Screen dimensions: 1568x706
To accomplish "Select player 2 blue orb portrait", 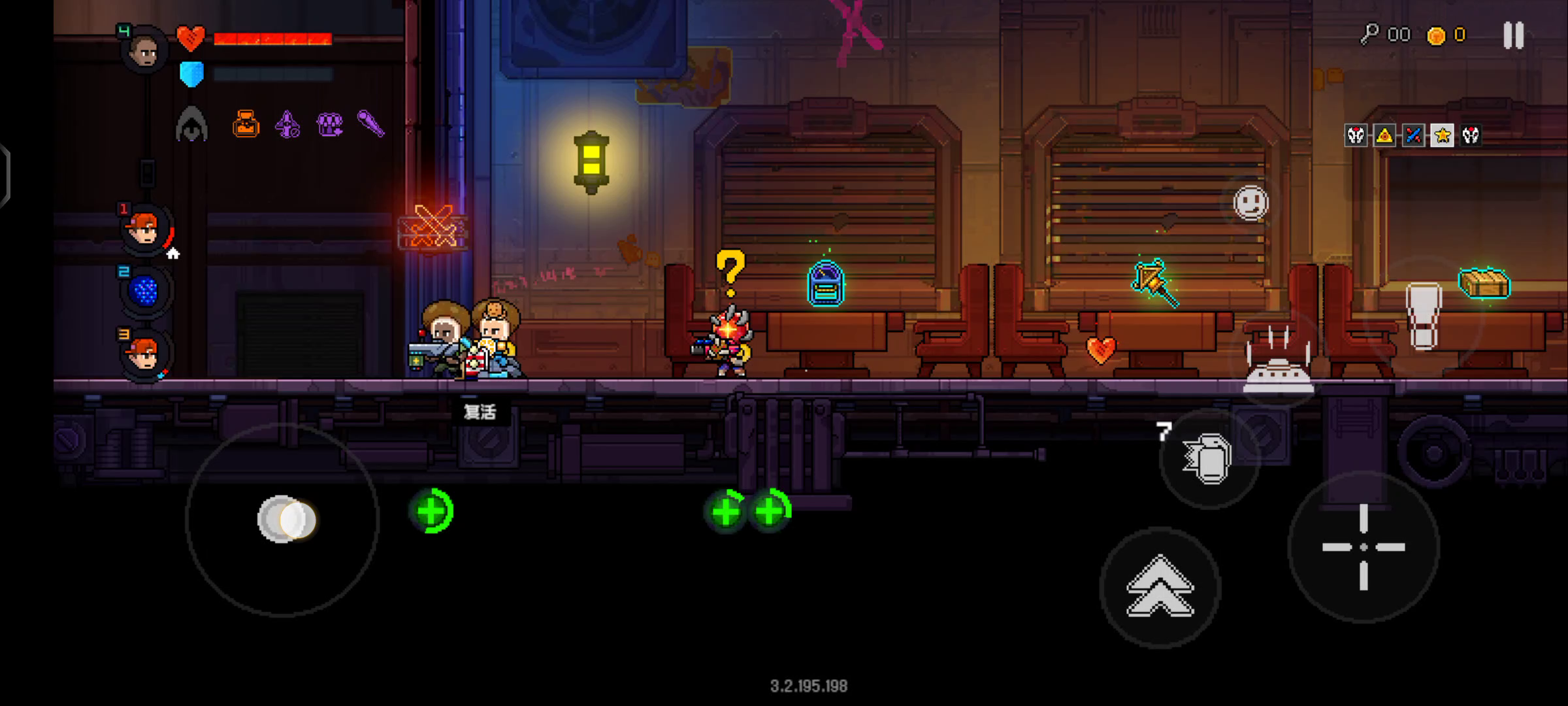I will pos(145,292).
